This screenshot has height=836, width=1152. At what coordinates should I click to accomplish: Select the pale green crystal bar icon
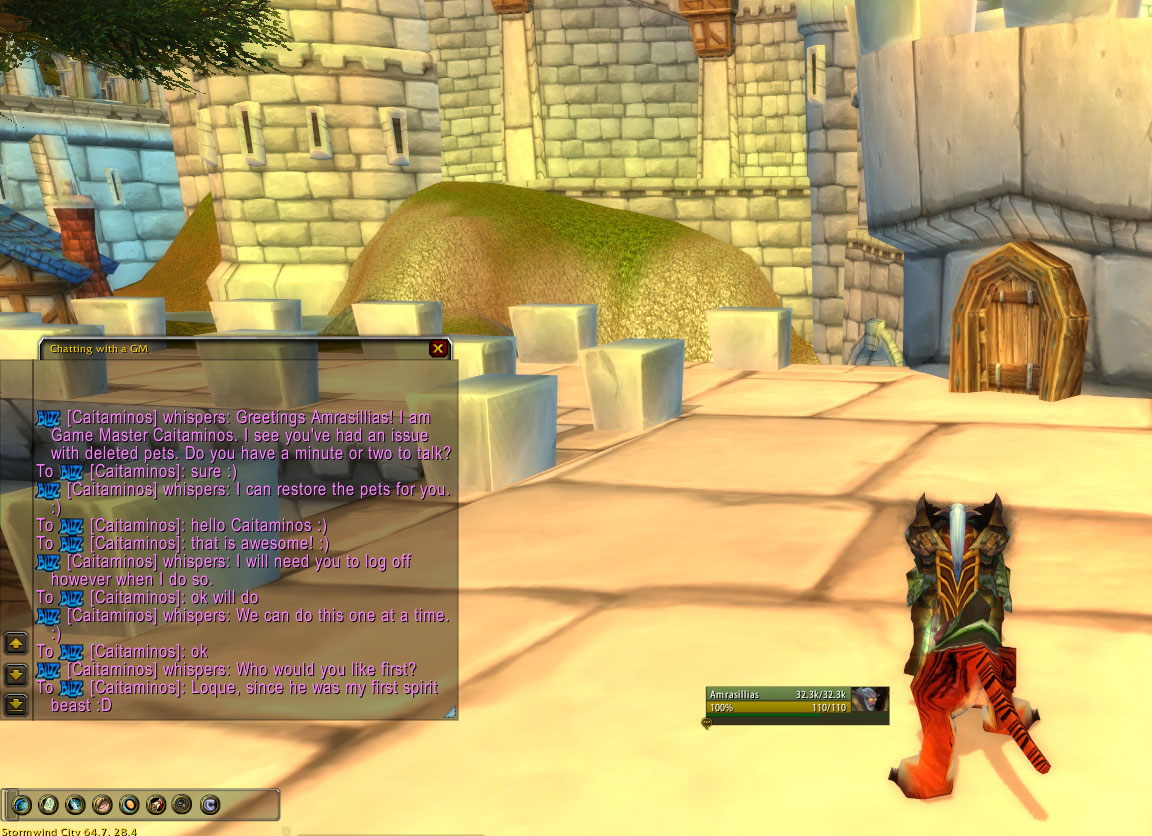pos(48,804)
